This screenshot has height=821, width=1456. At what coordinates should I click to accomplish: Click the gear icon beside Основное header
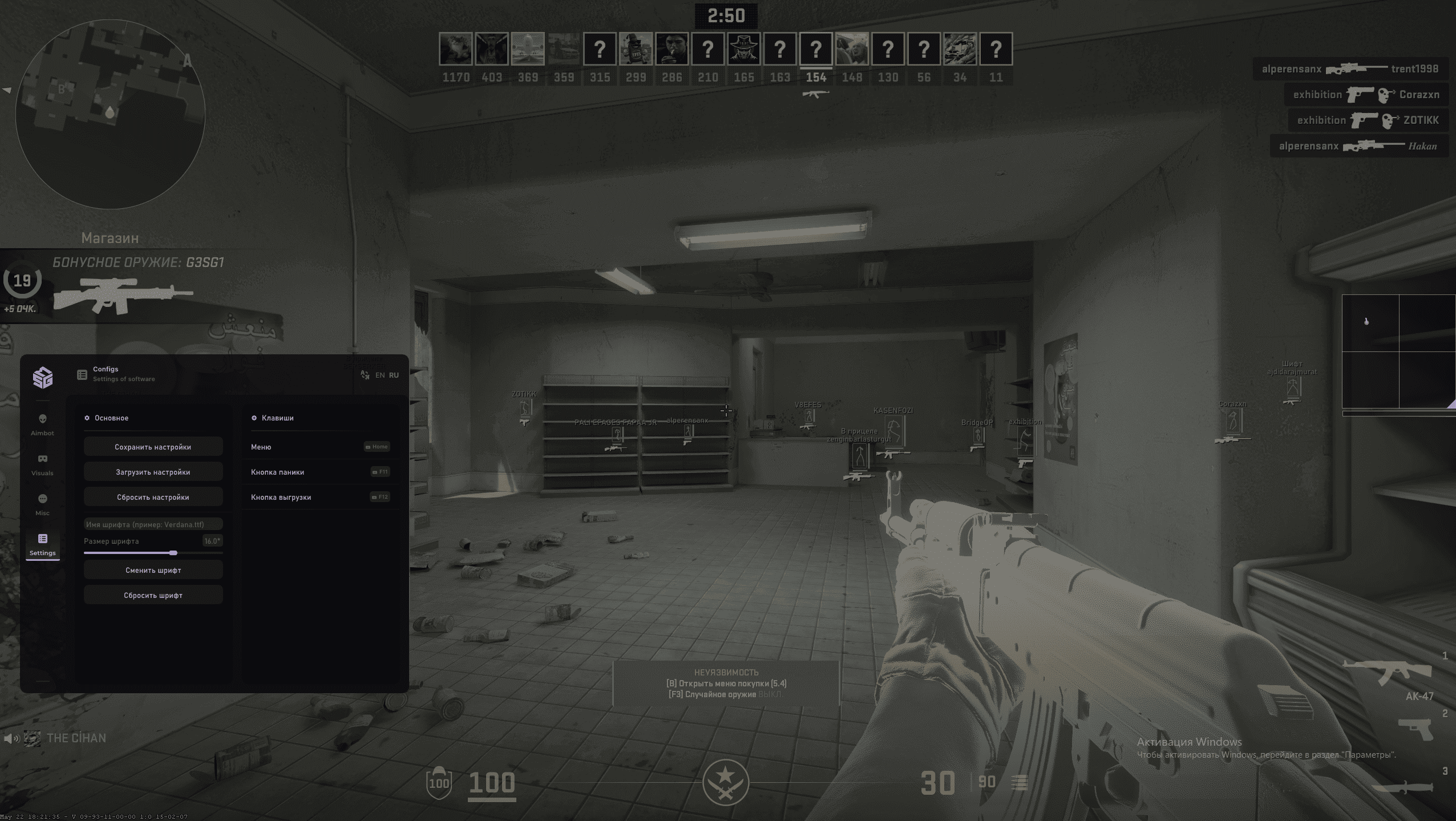[87, 418]
